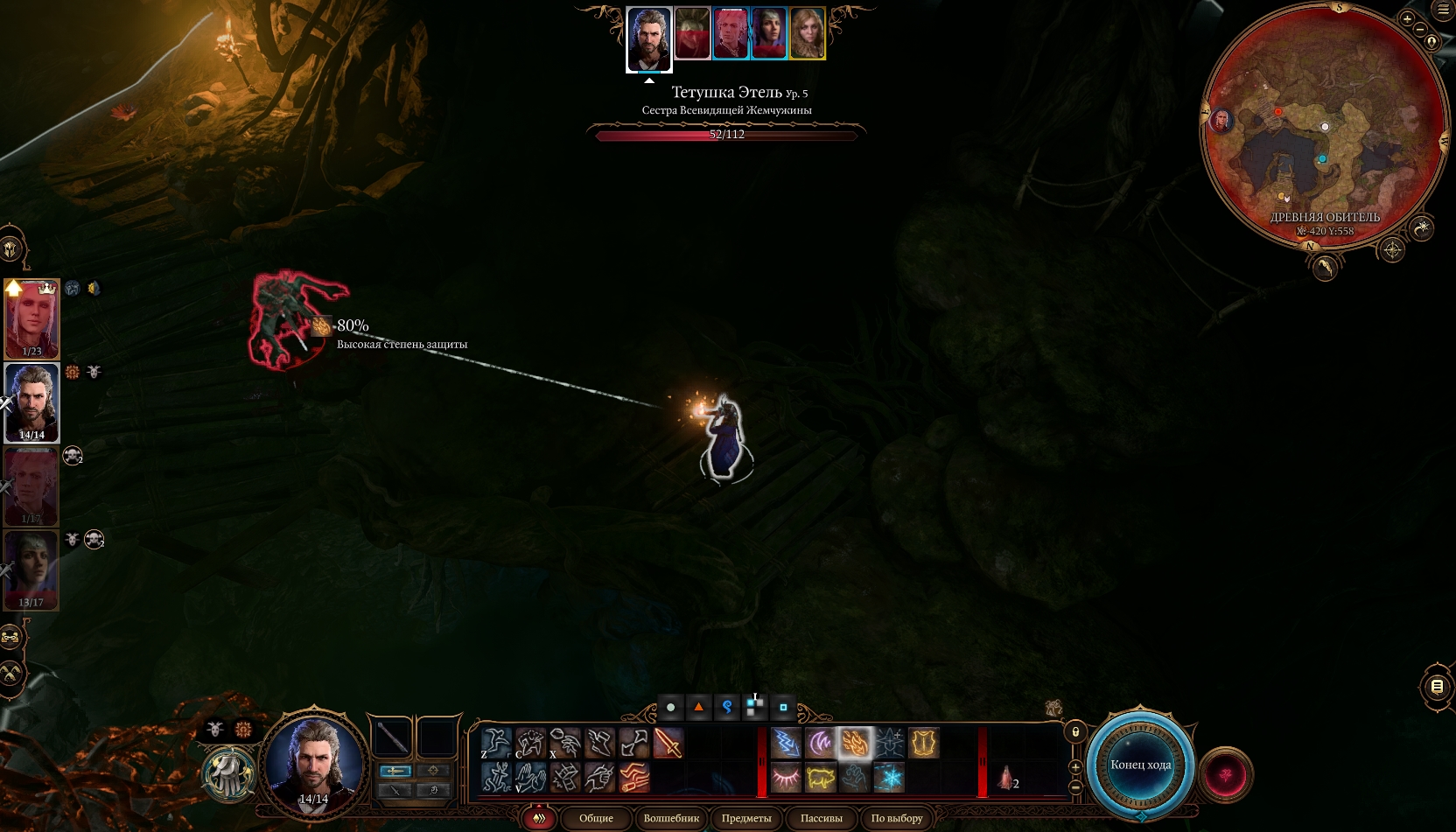Open the Волшебник spell tab

click(x=671, y=818)
